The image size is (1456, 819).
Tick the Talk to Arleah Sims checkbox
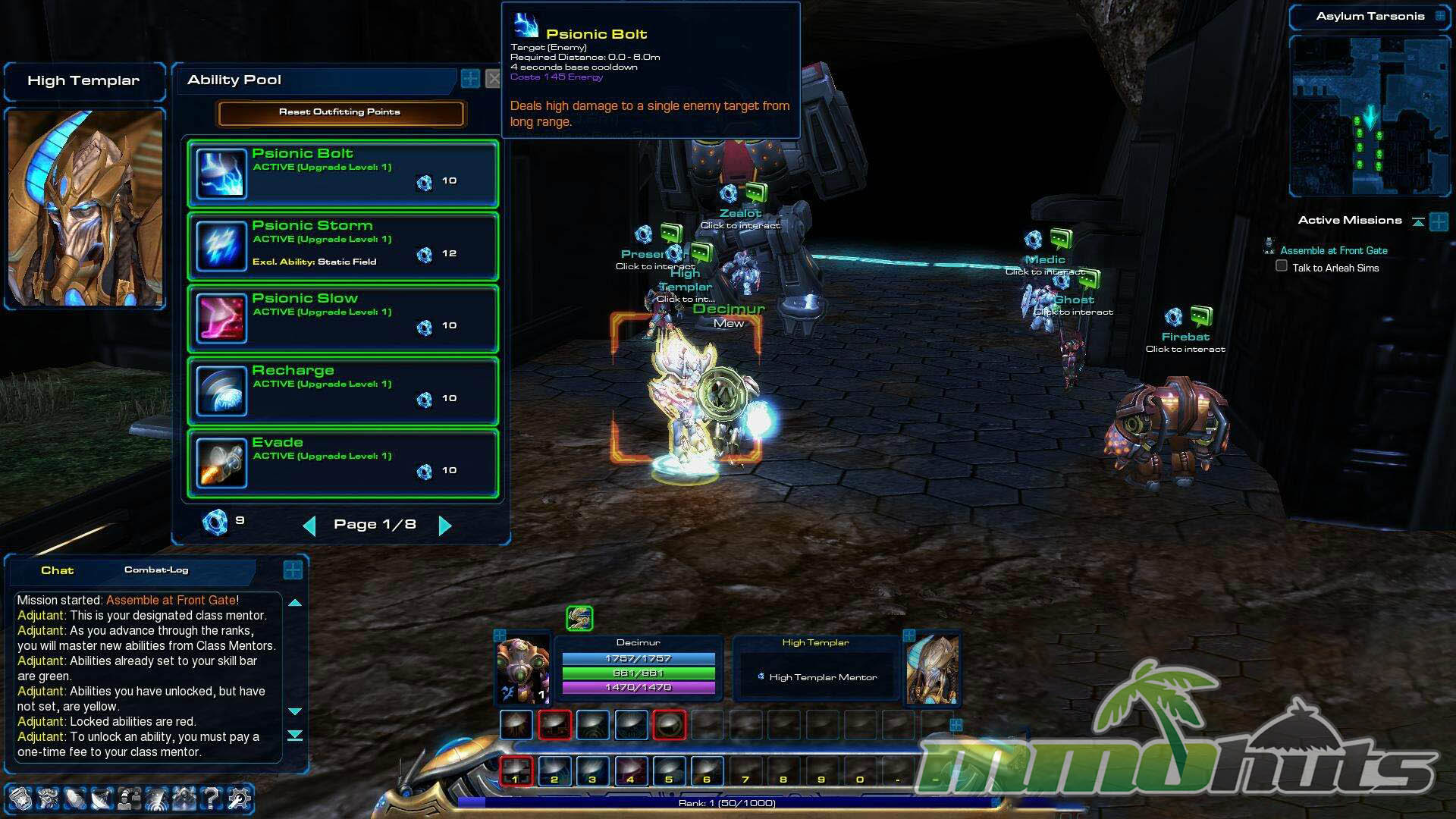click(1282, 266)
